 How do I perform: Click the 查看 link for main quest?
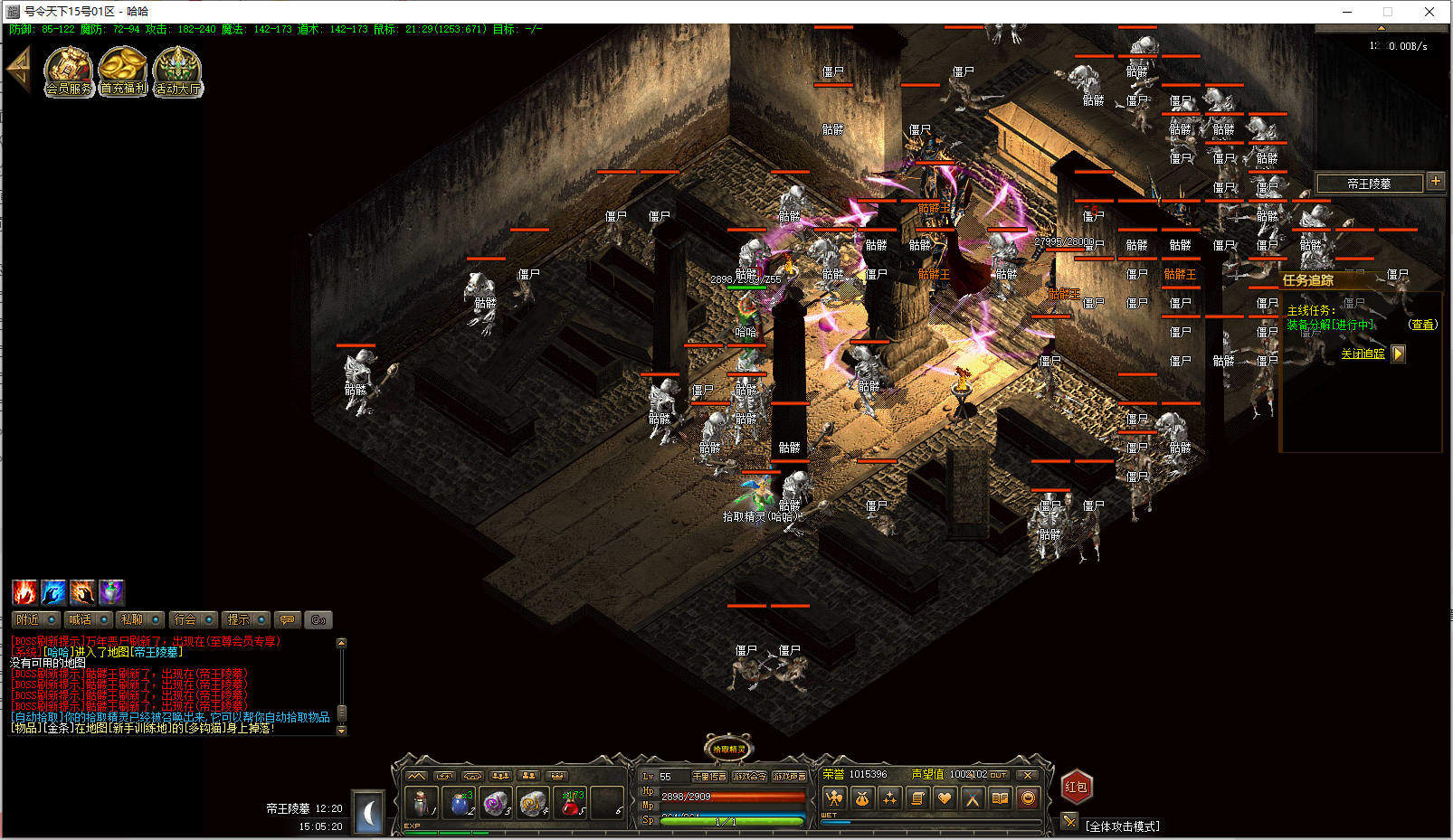click(1422, 325)
